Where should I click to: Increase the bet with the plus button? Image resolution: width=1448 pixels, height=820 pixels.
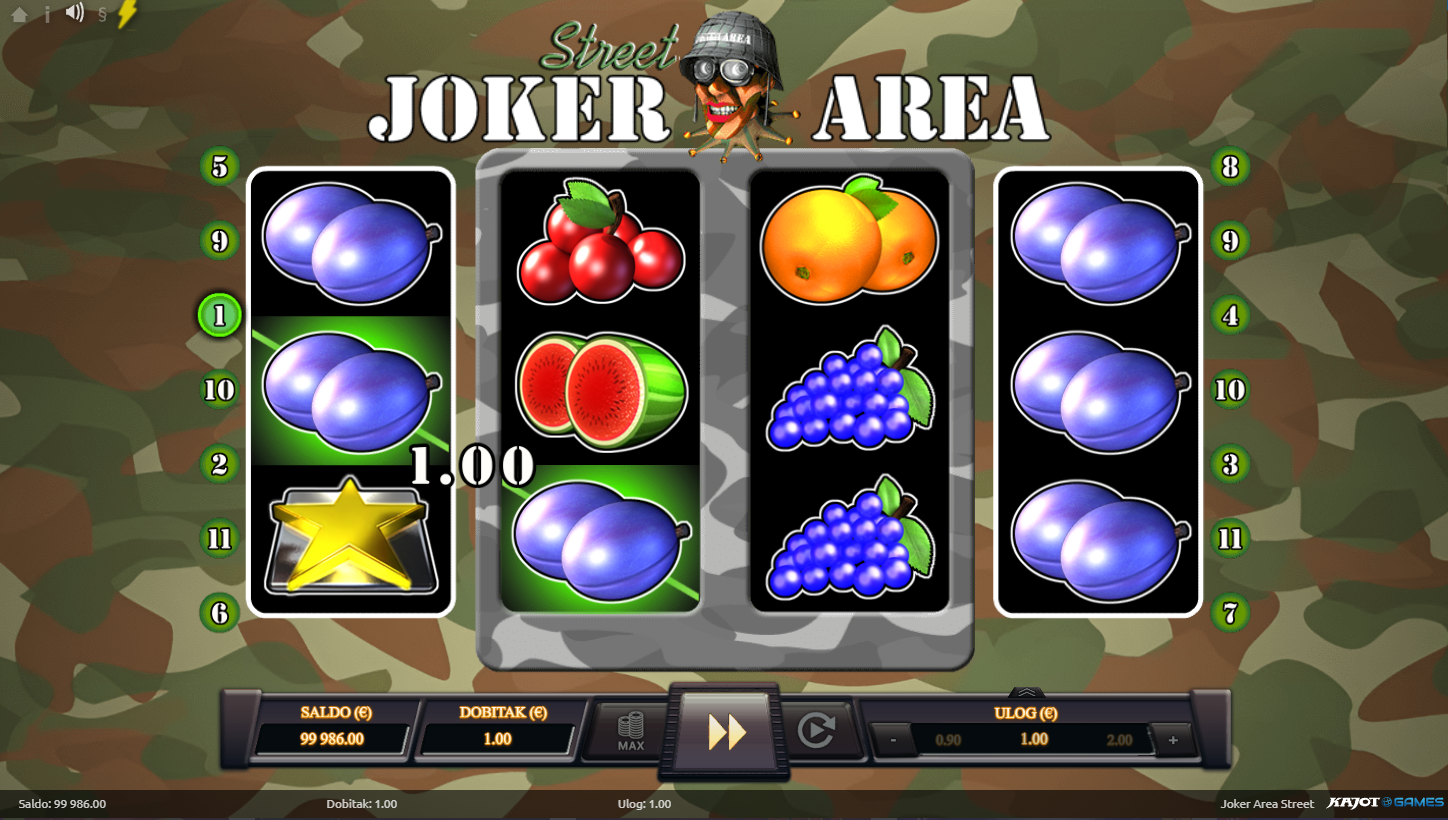(1172, 741)
